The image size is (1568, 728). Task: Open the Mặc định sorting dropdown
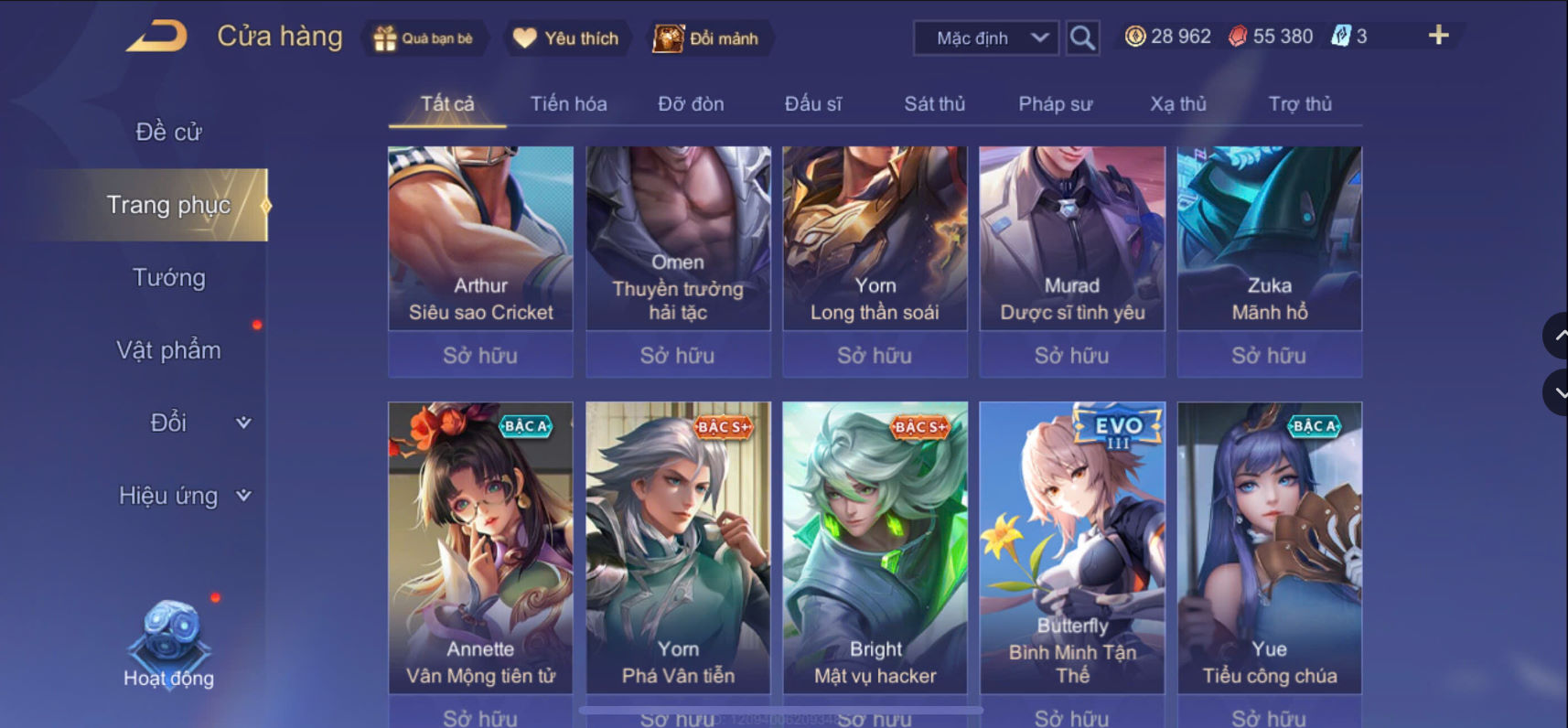984,37
